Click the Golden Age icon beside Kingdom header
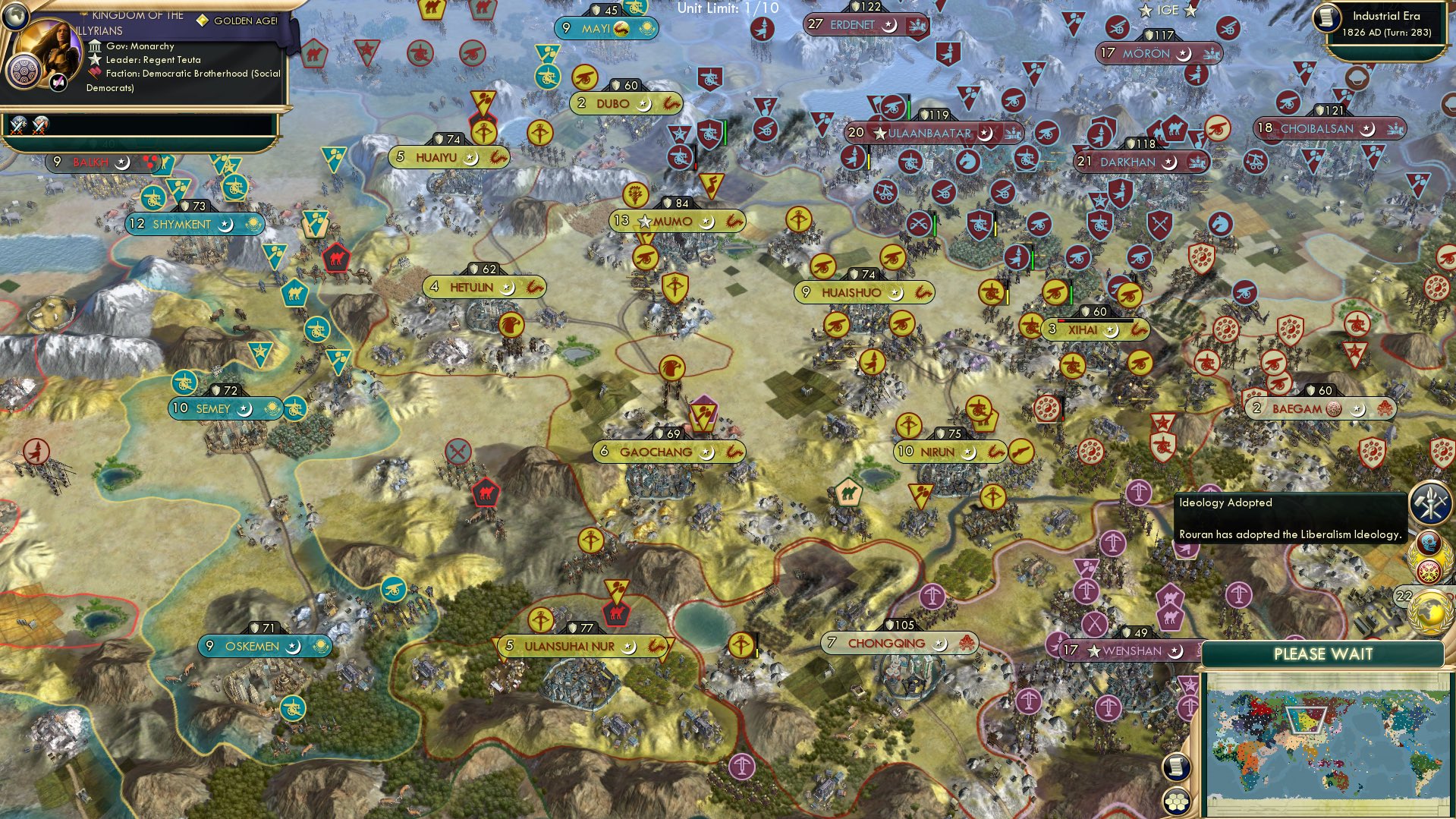 pos(202,23)
